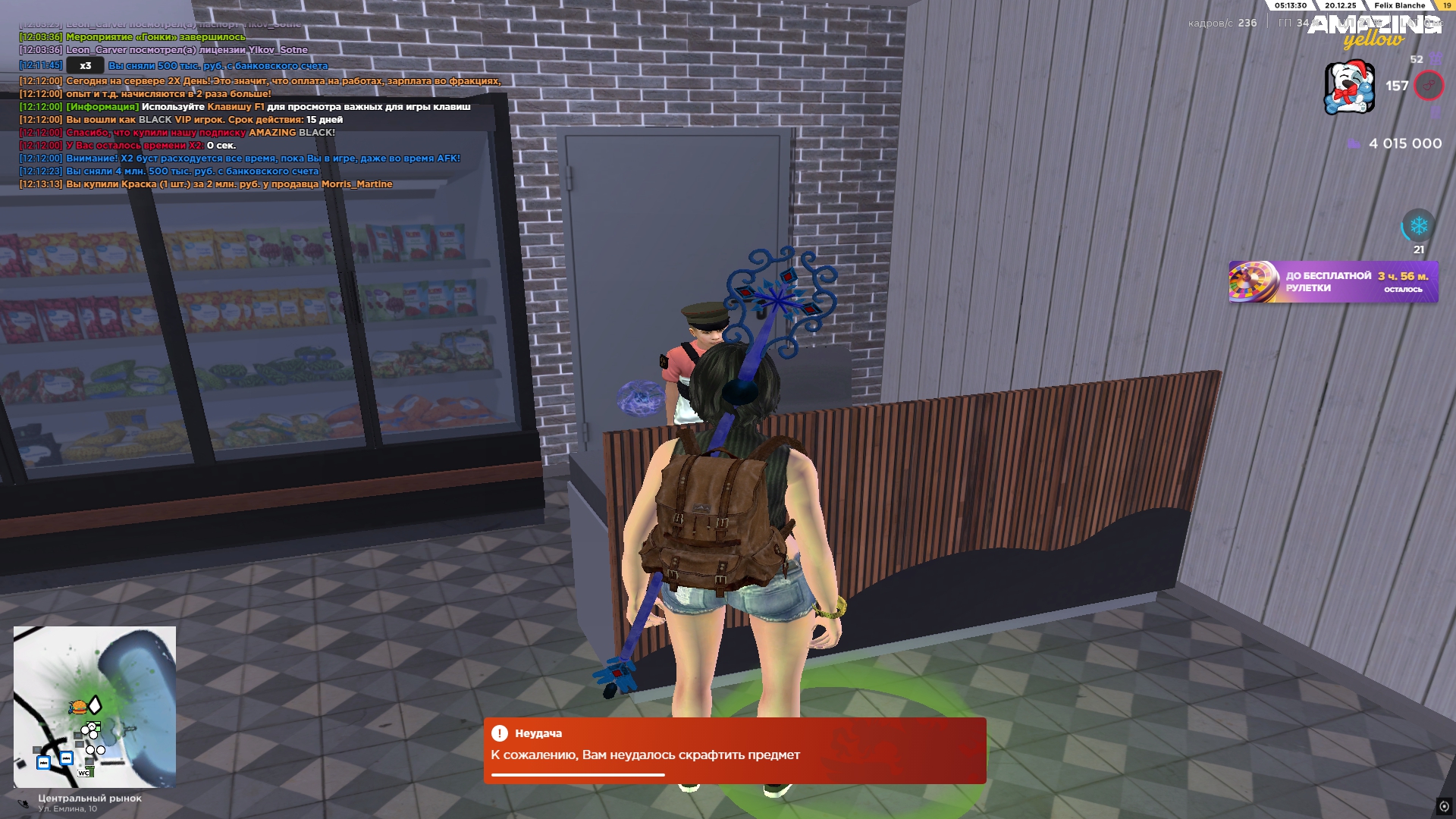Viewport: 1456px width, 819px height.
Task: Select the burger marker on the minimap
Action: pyautogui.click(x=78, y=708)
